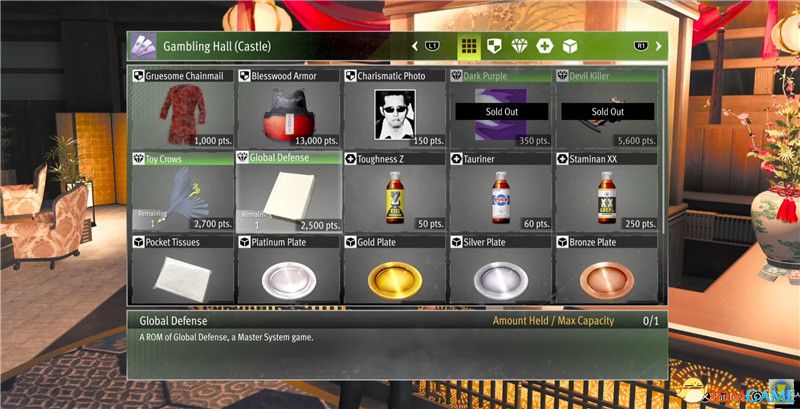
Task: Select the Tauriner bottle
Action: coord(500,192)
